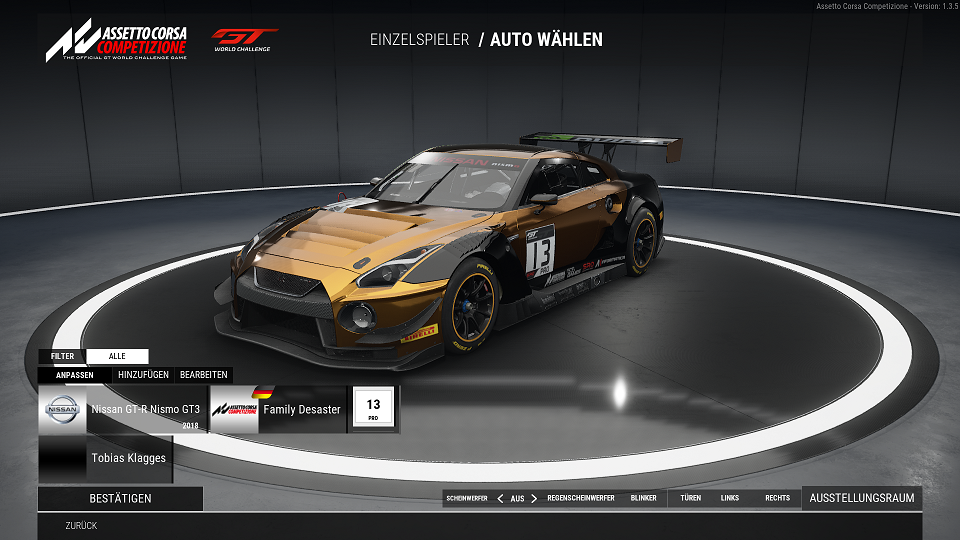Open the Bearbeiten tab
The width and height of the screenshot is (960, 540).
point(203,375)
